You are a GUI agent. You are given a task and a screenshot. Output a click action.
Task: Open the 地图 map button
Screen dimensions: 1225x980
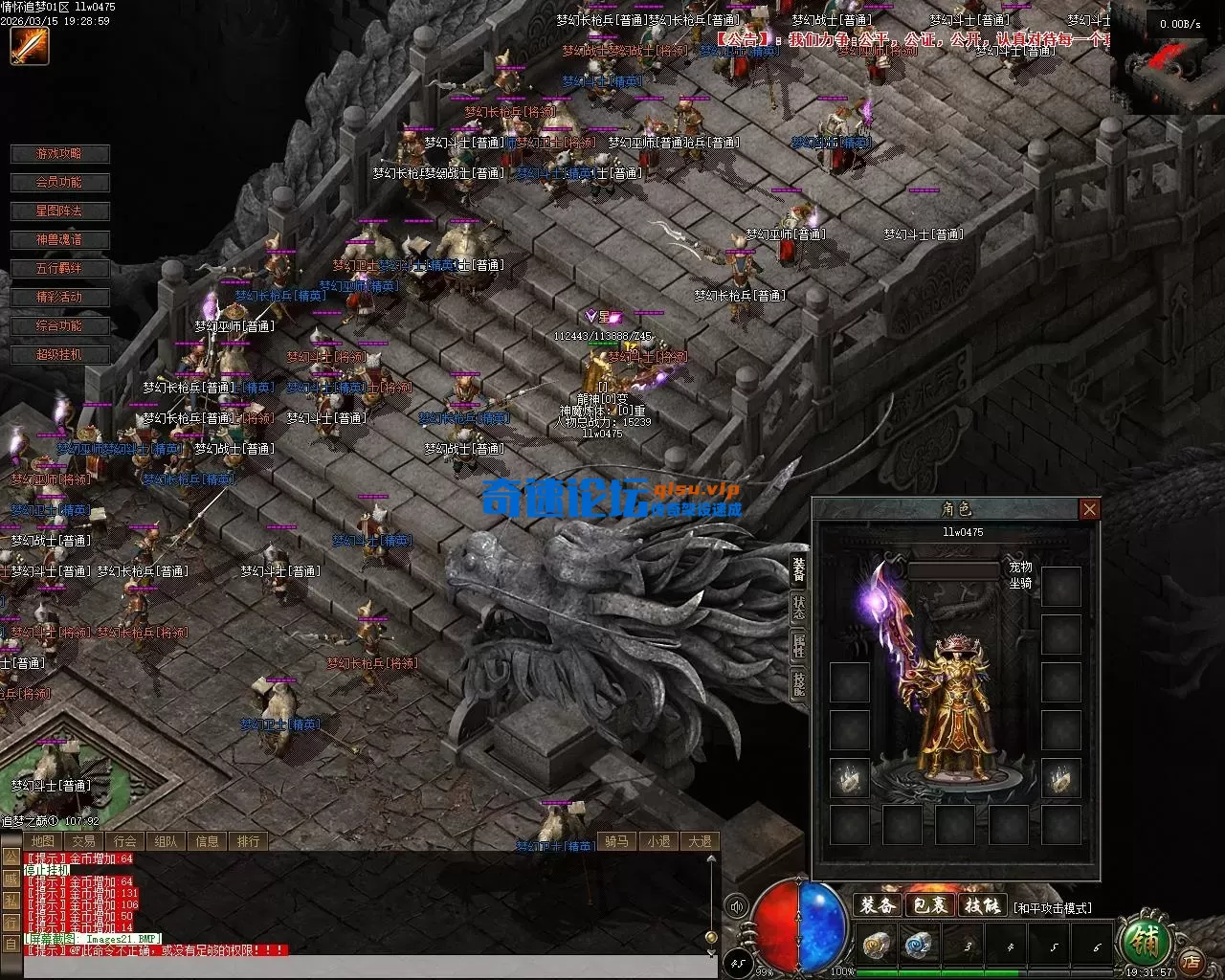42,841
